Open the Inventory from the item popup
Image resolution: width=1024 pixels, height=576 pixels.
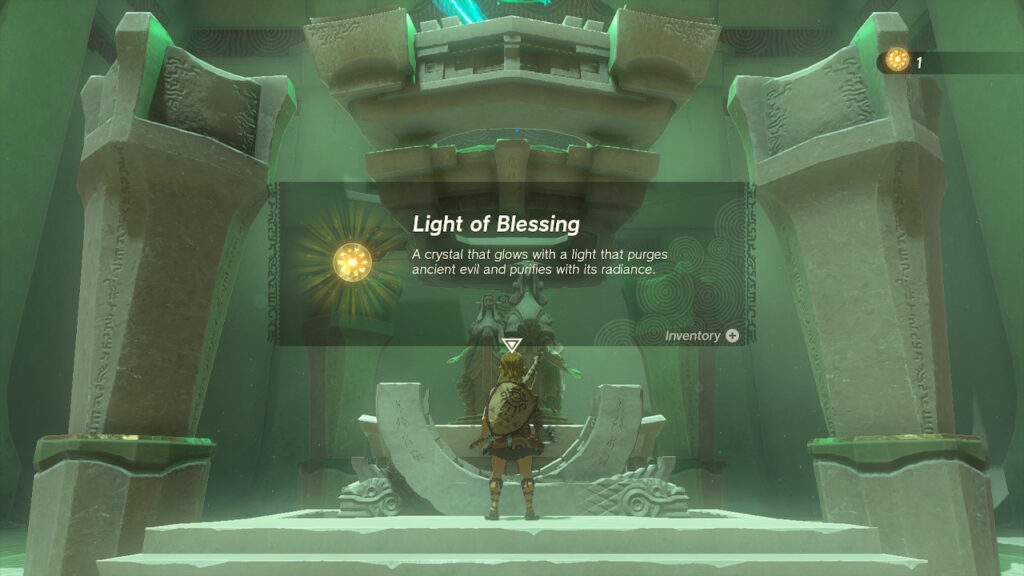coord(702,336)
